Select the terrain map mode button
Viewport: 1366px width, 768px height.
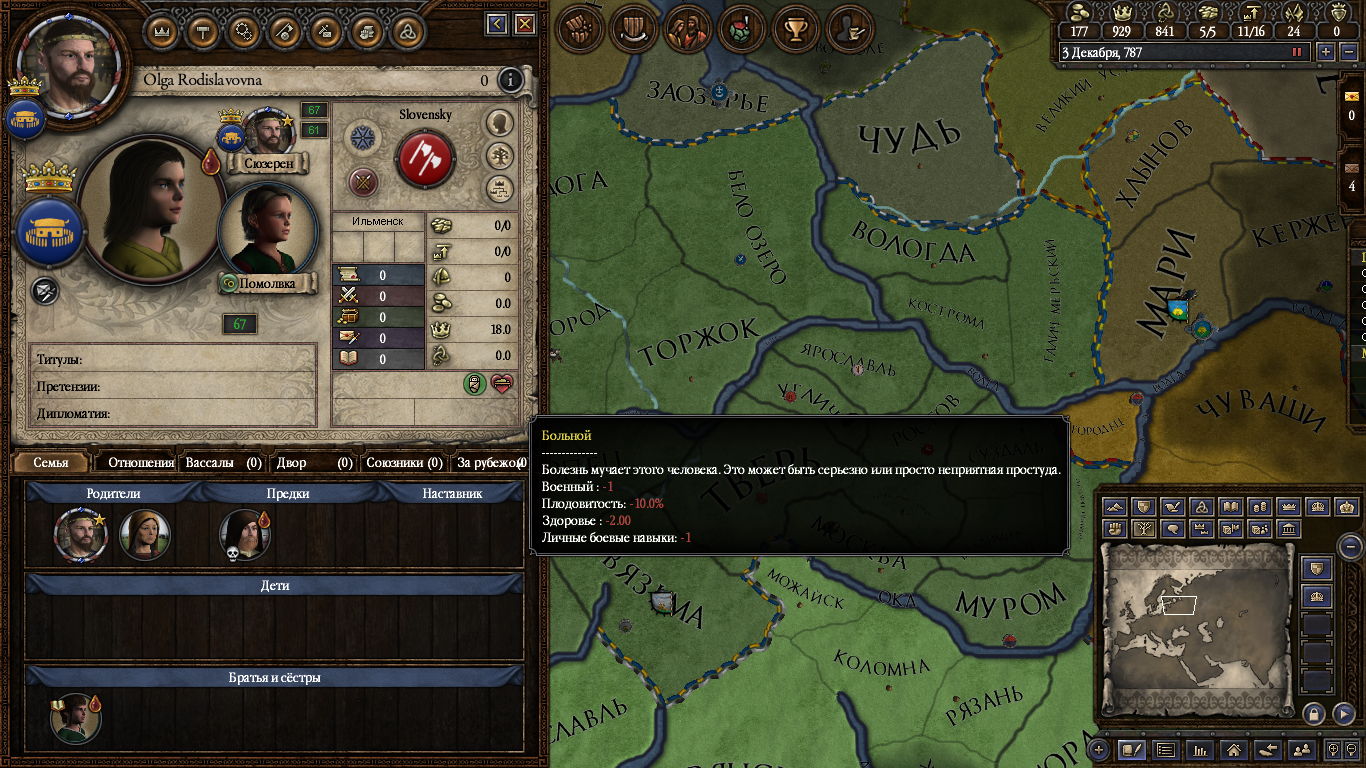[x=1115, y=507]
